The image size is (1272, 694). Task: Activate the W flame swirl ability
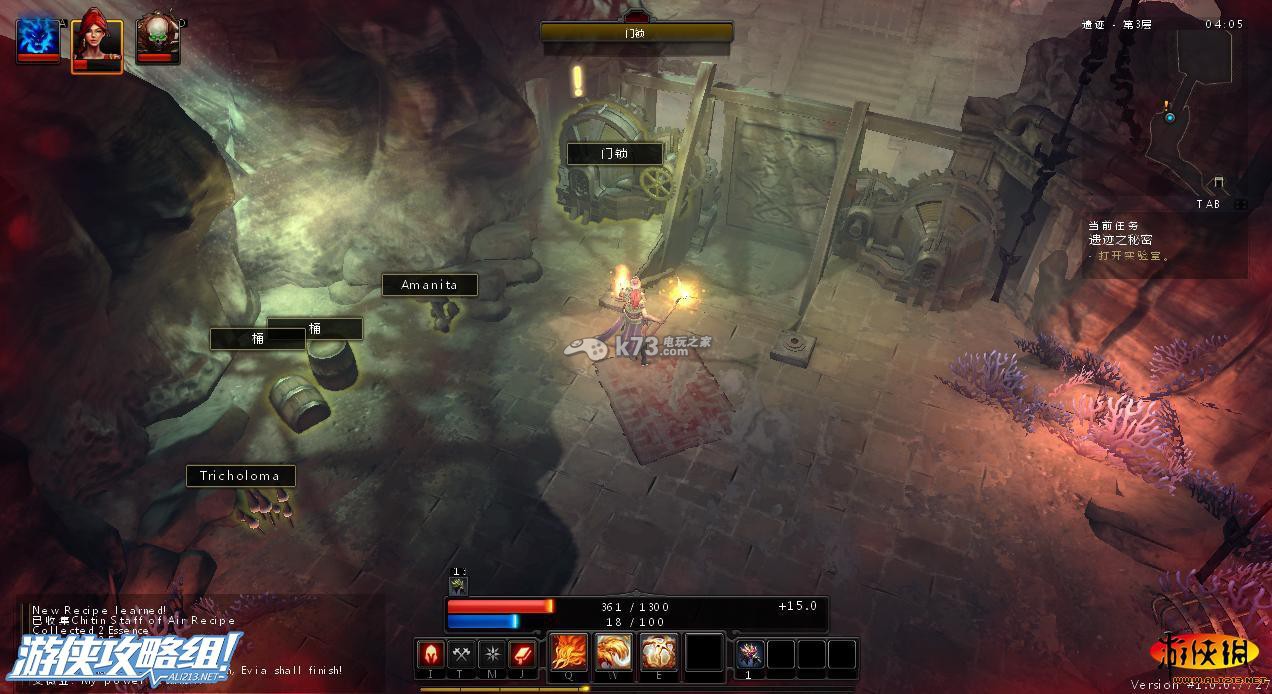614,653
